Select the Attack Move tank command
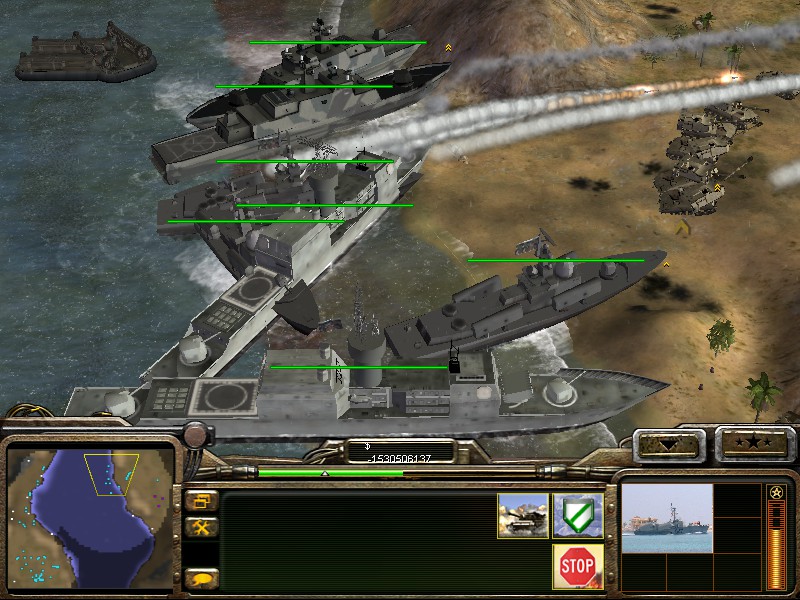800x600 pixels. pos(523,515)
